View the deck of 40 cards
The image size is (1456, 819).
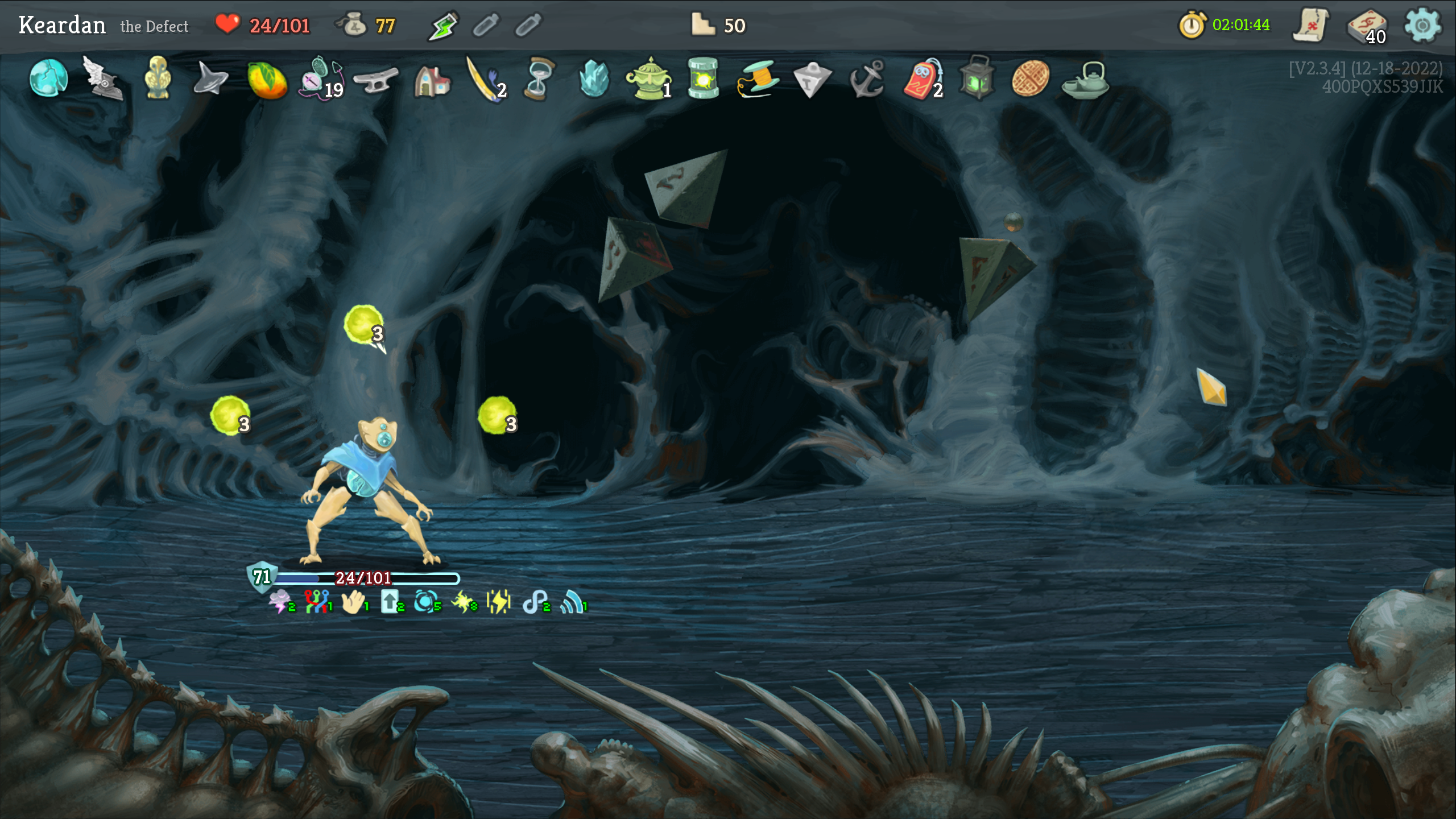(x=1367, y=26)
